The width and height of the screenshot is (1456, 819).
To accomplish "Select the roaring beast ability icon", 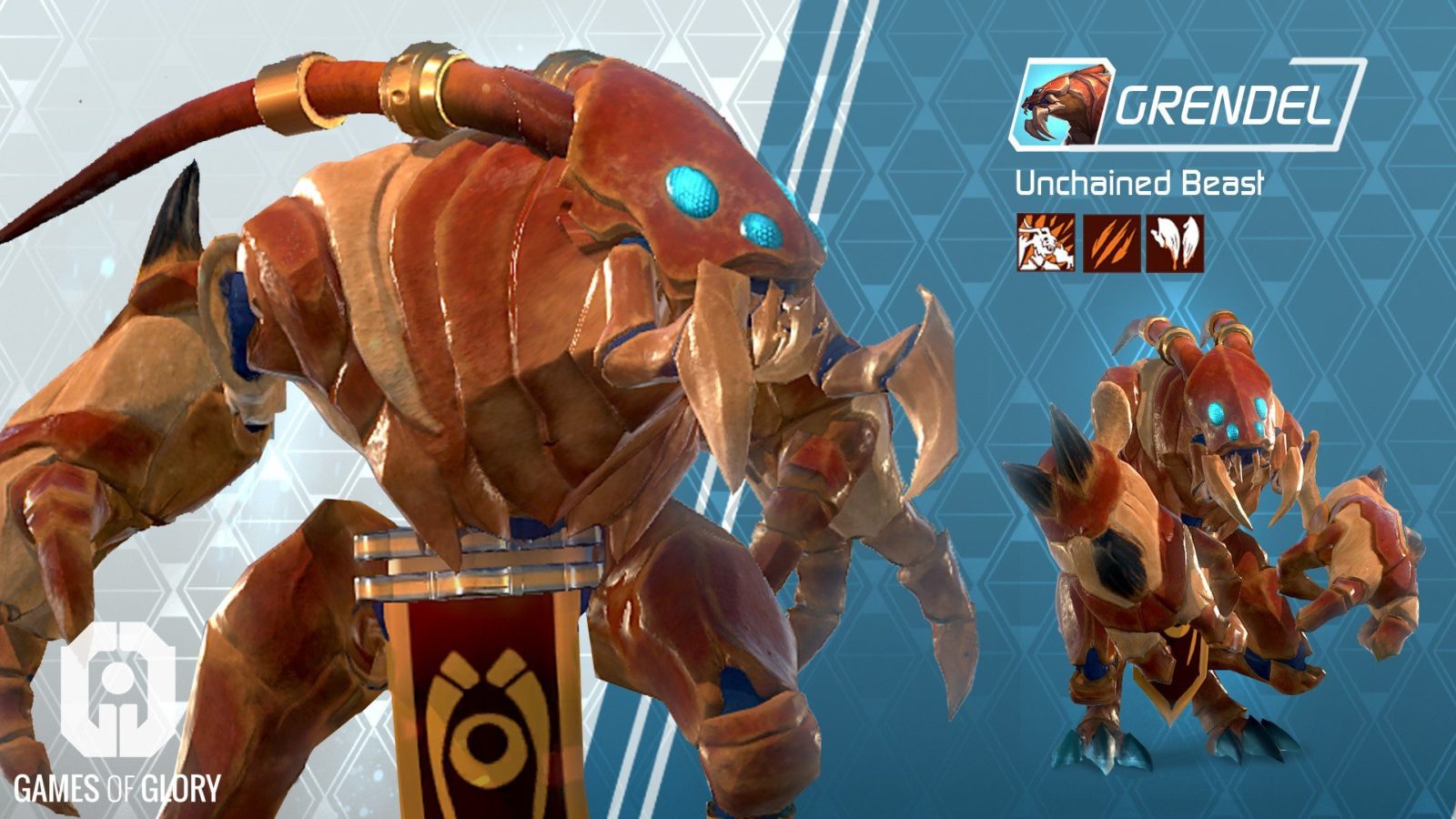I will tap(1046, 243).
